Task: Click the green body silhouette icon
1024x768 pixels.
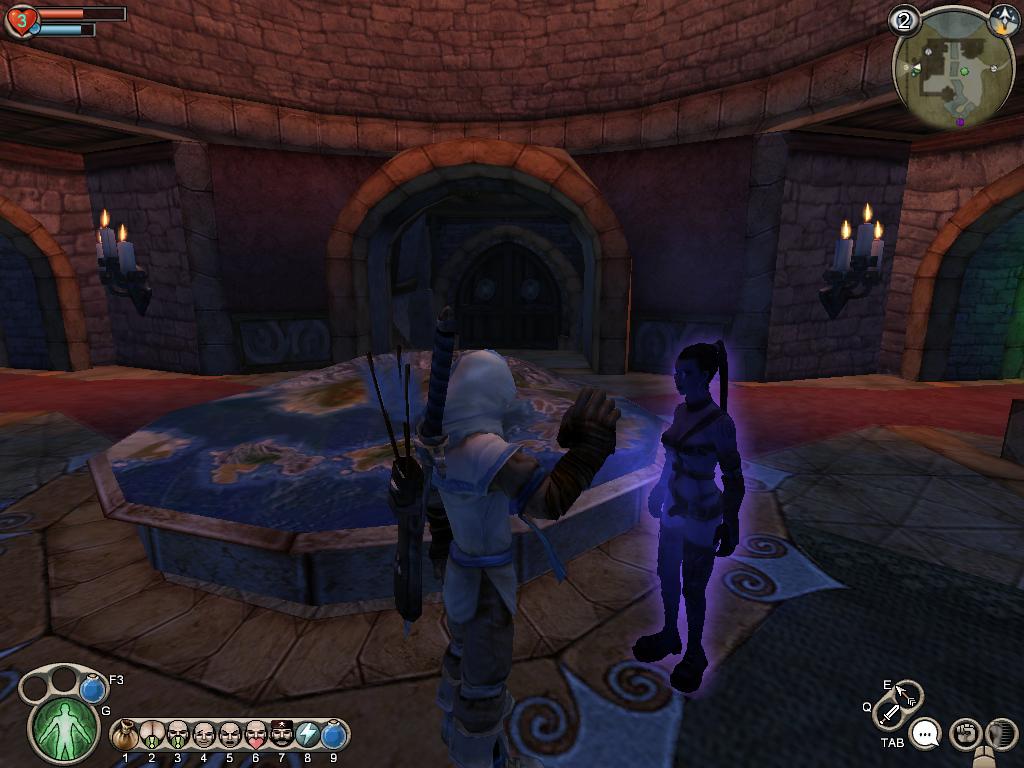Action: [66, 728]
